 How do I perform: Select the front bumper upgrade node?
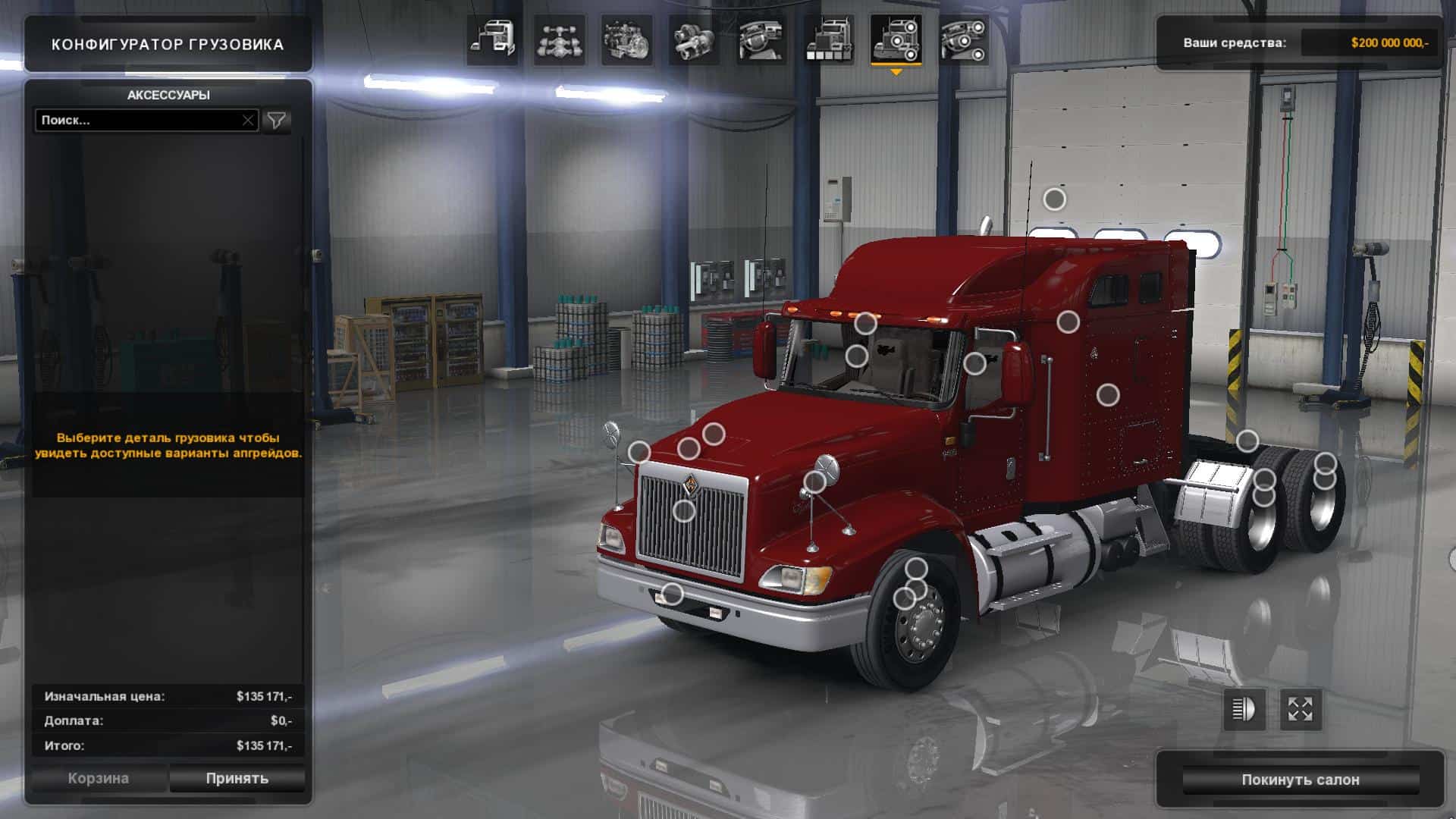673,594
